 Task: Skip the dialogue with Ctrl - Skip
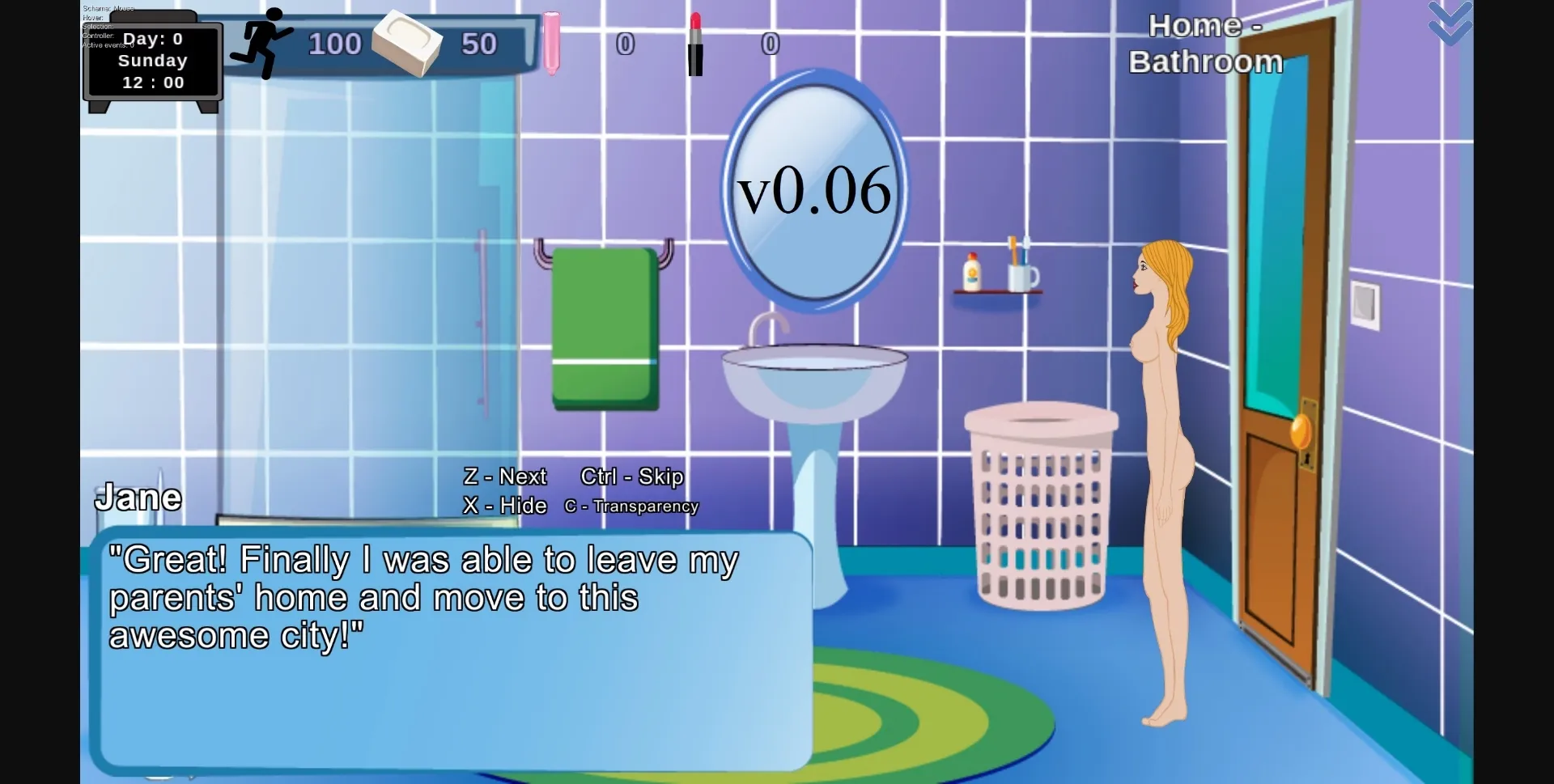pyautogui.click(x=632, y=477)
